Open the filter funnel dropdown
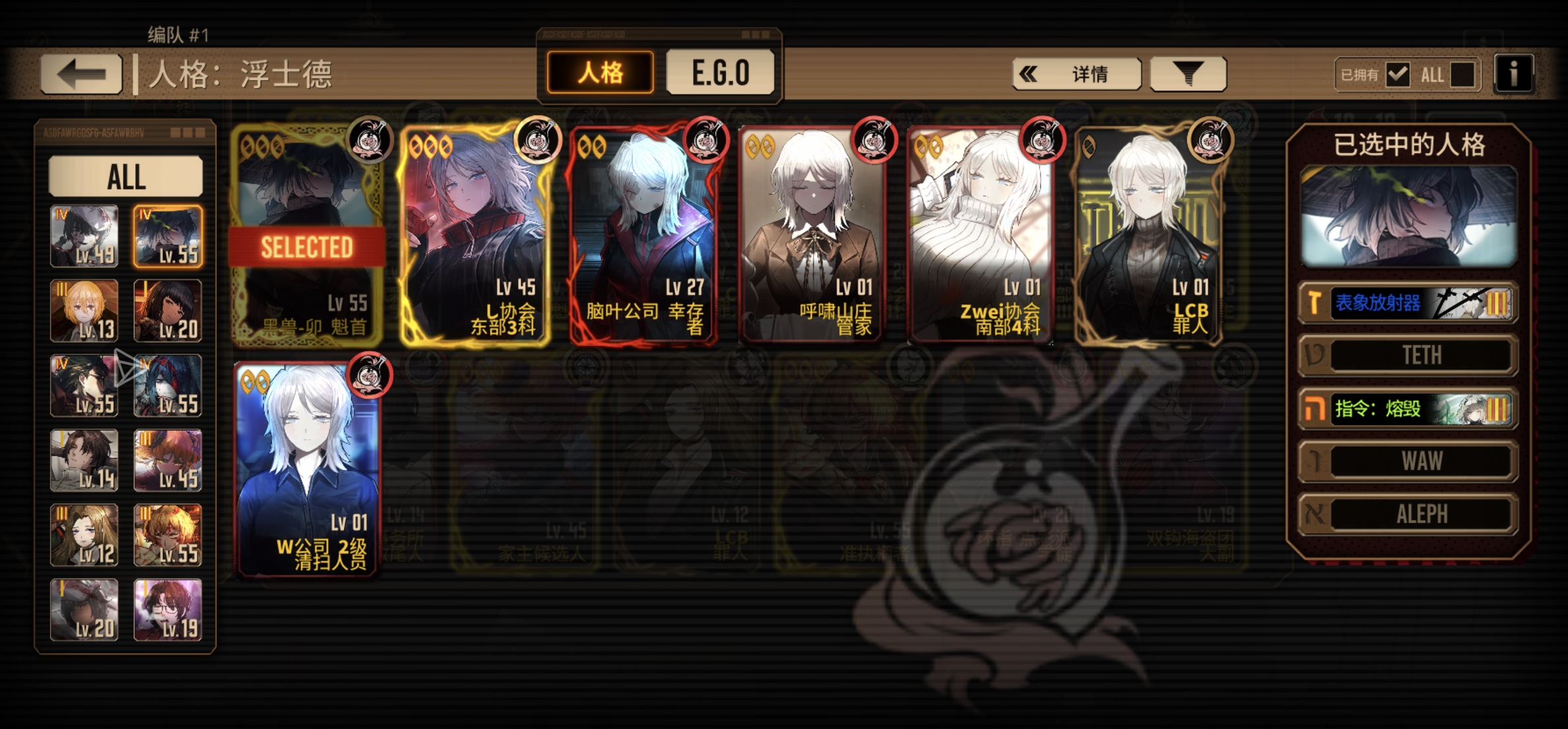This screenshot has height=729, width=1568. [1188, 74]
